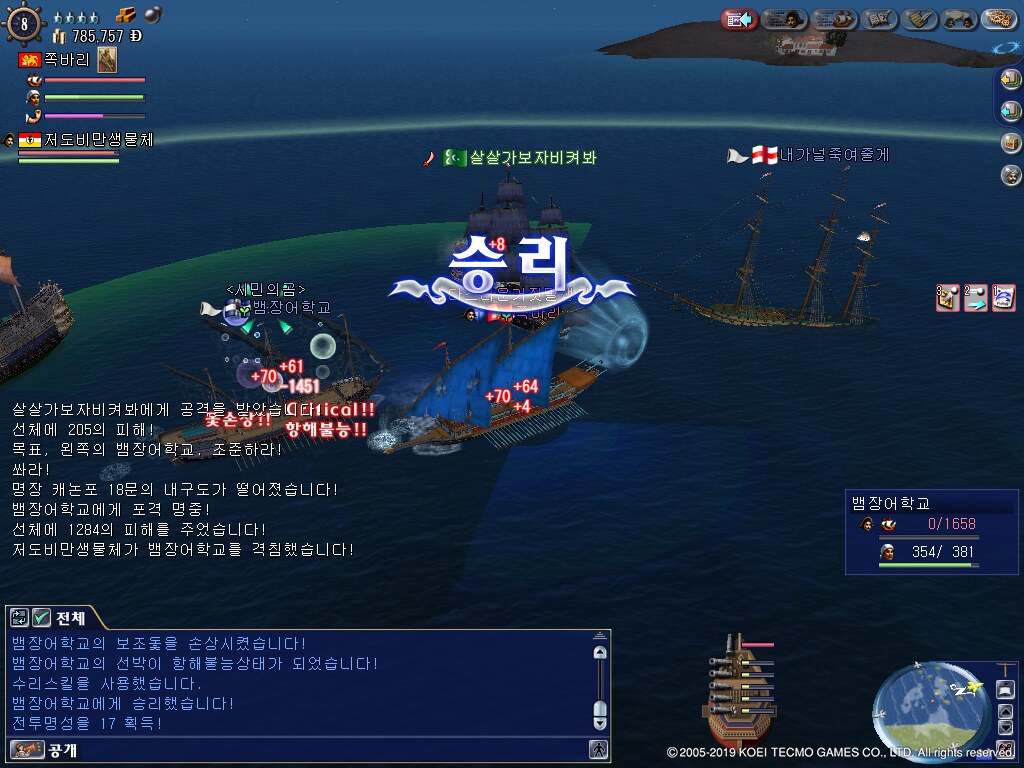This screenshot has height=768, width=1024.
Task: Open the character info menu with captain portrait
Action: [785, 19]
